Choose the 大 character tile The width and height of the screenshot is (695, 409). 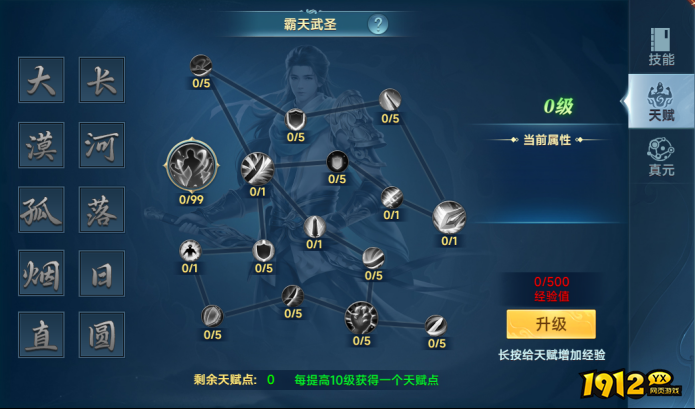41,80
